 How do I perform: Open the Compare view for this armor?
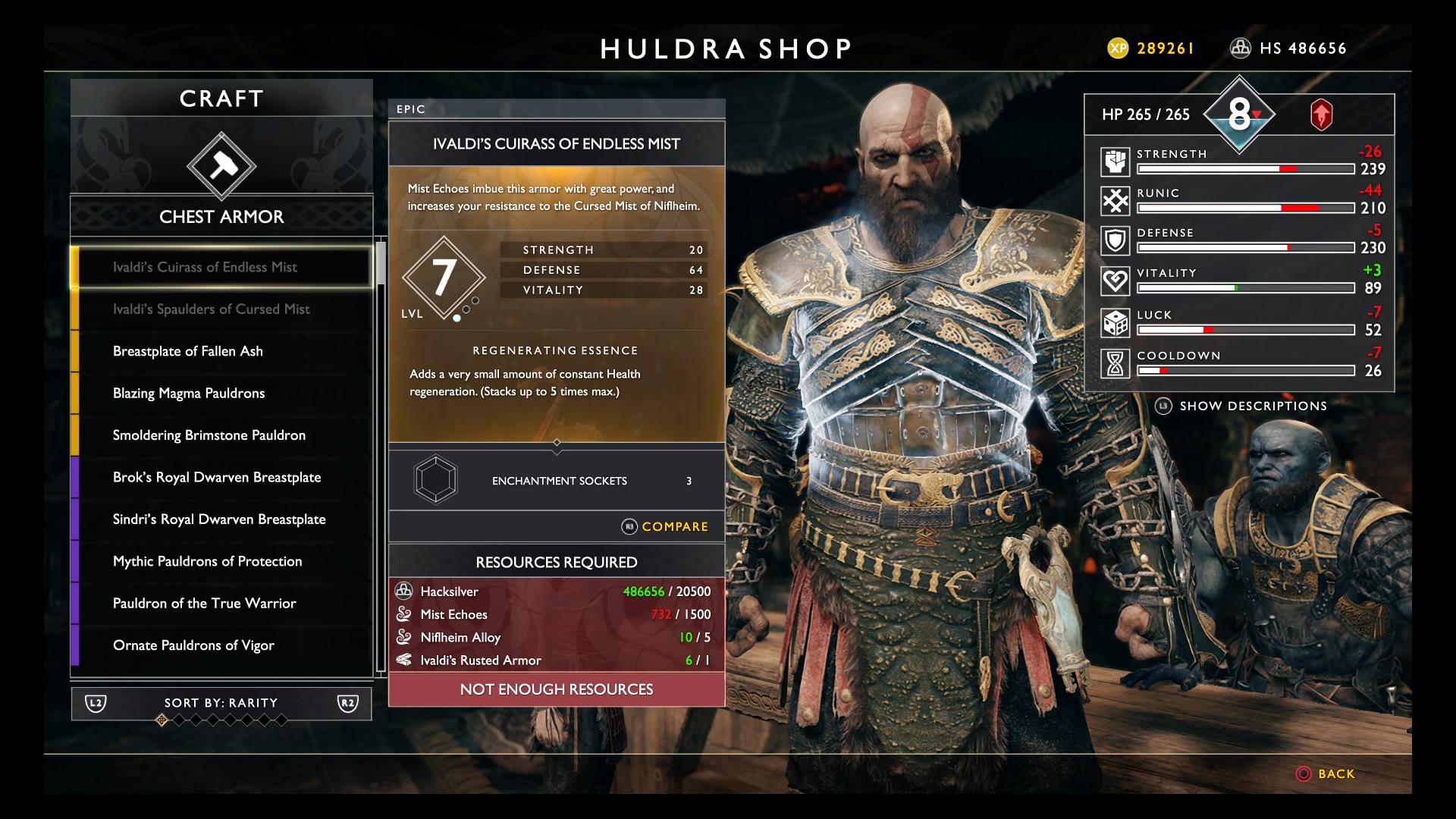(x=666, y=526)
